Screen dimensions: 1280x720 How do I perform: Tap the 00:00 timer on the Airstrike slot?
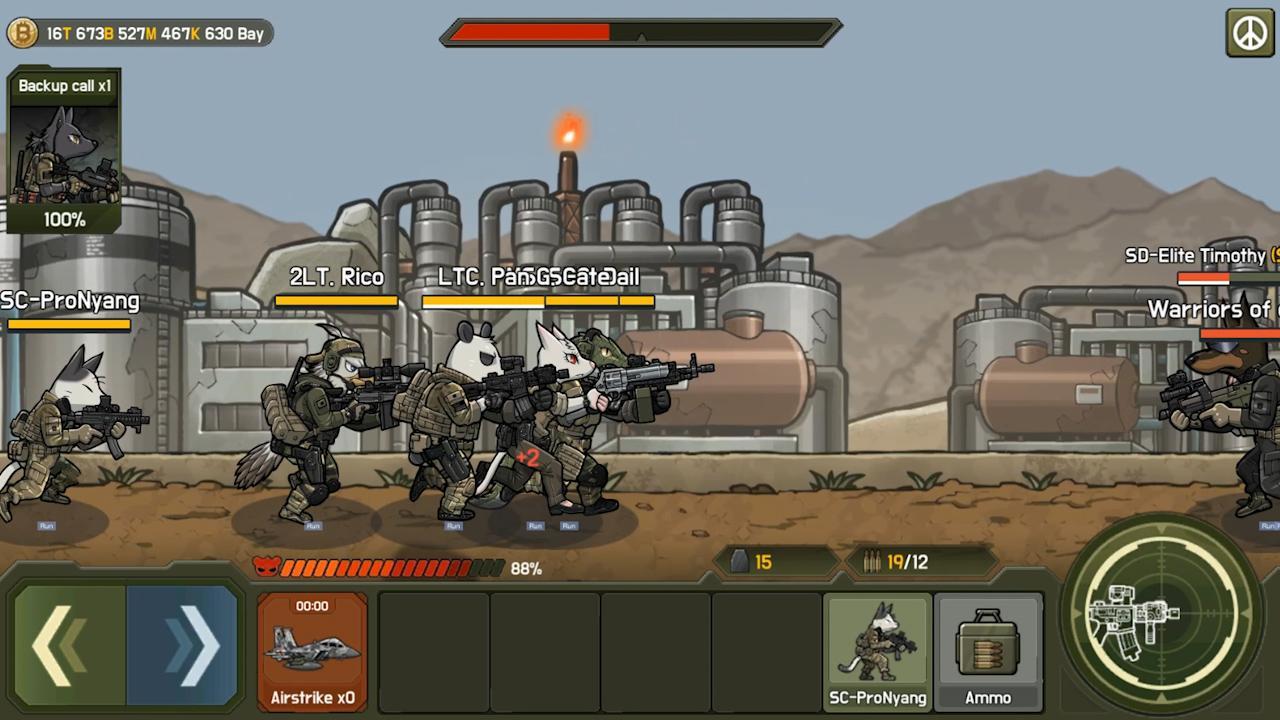312,605
